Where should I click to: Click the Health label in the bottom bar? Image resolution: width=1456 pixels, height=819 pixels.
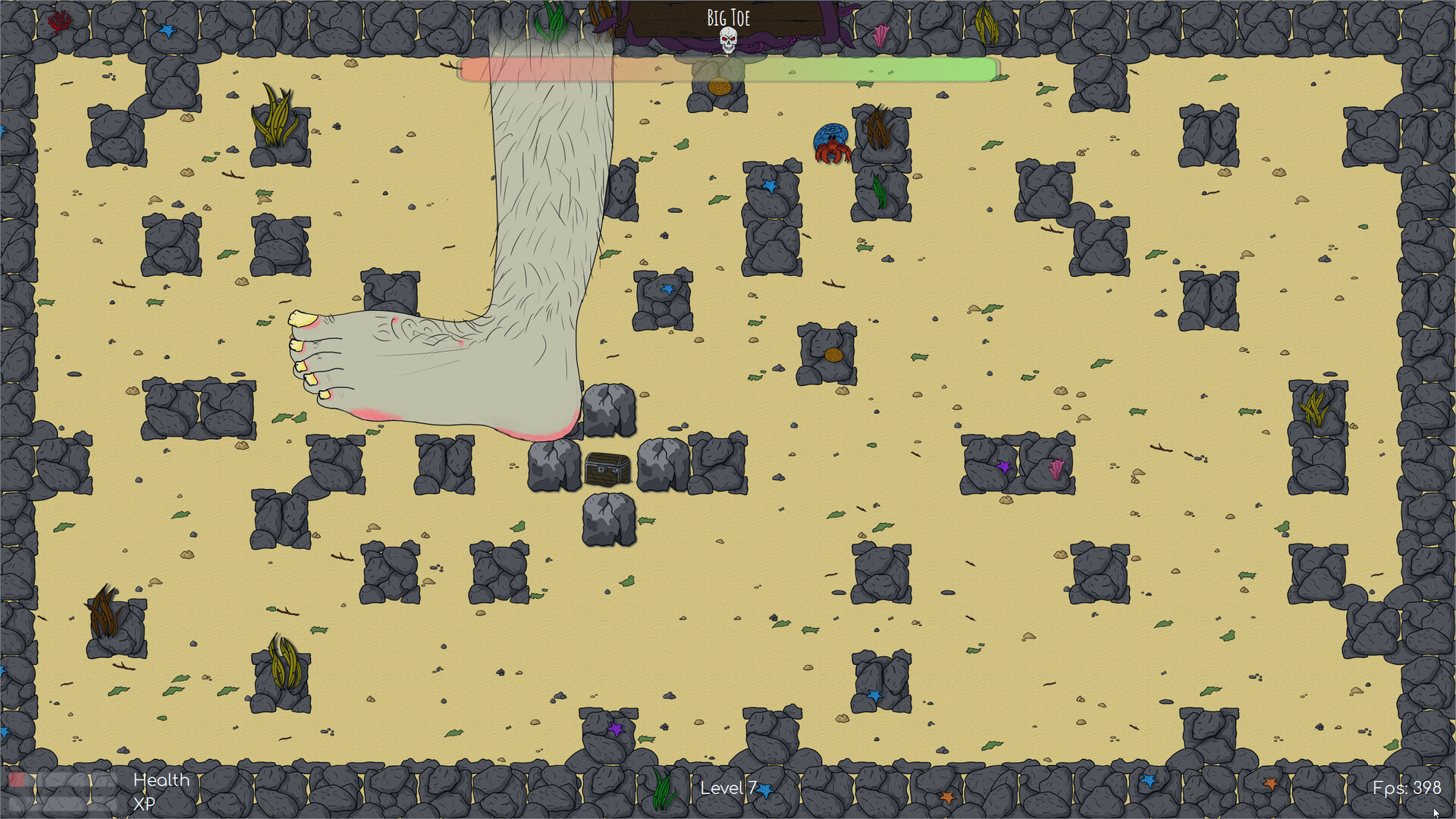pos(161,780)
